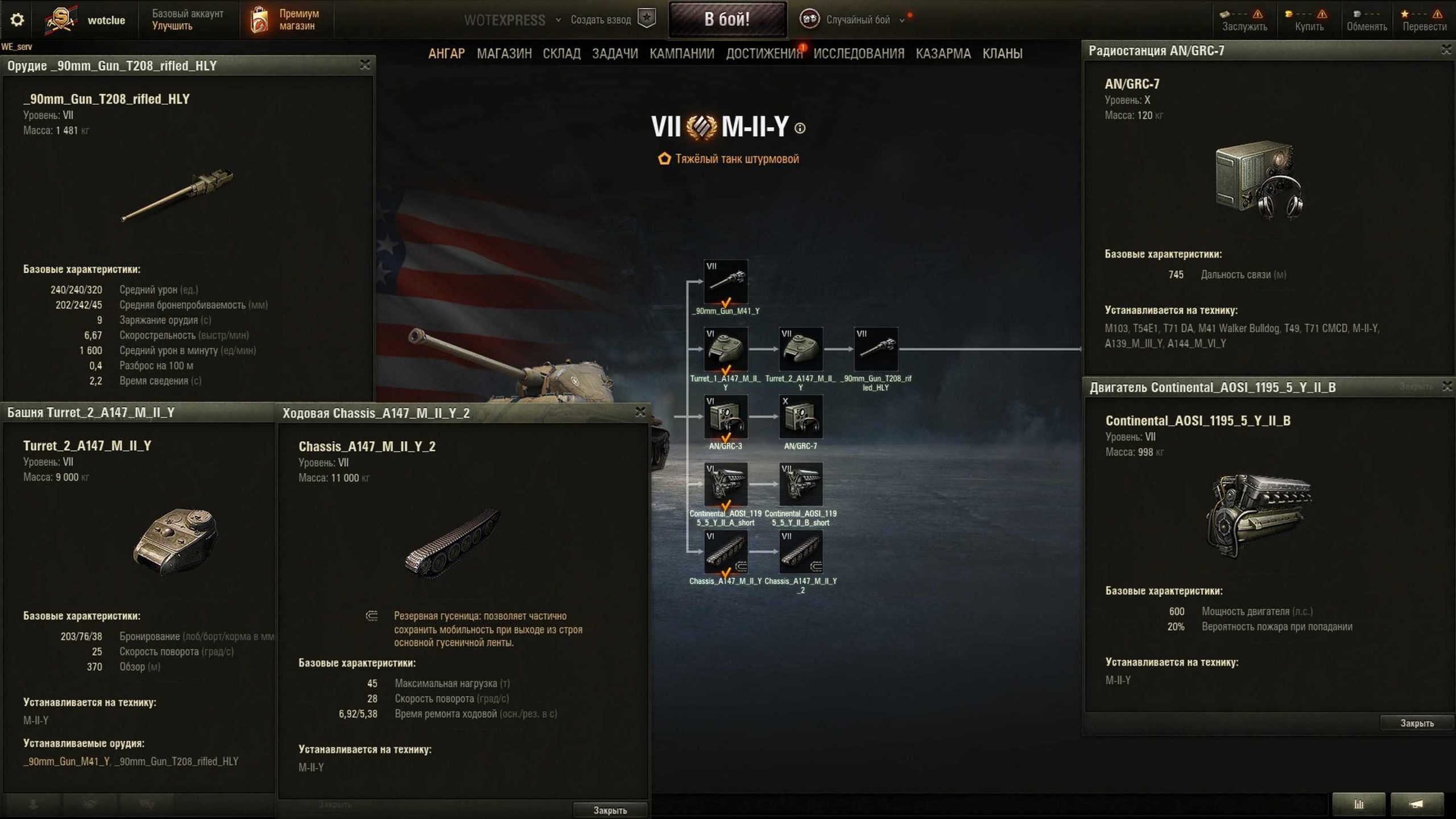Start battle with the "В бой!" button
1456x819 pixels.
coord(727,19)
